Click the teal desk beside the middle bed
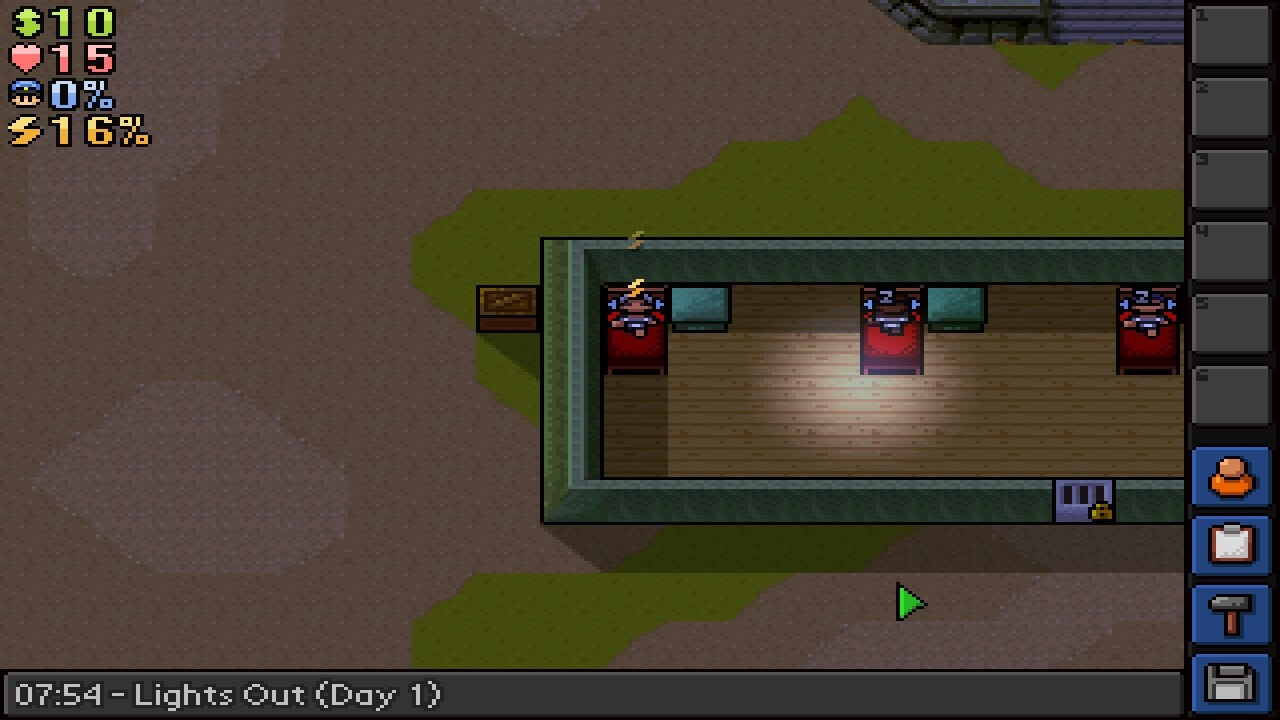Viewport: 1280px width, 720px height. 957,305
